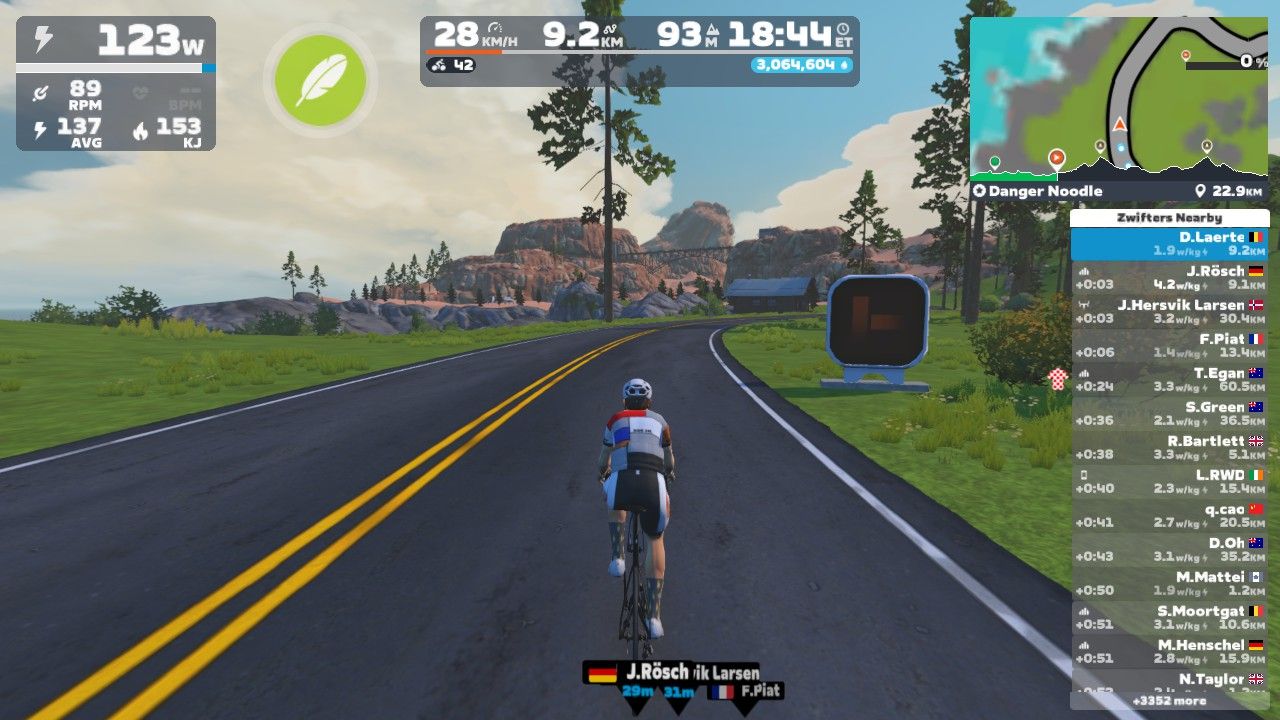Select R.Bartlett in the rider list
Screen dimensions: 1280x720
(x=1169, y=448)
